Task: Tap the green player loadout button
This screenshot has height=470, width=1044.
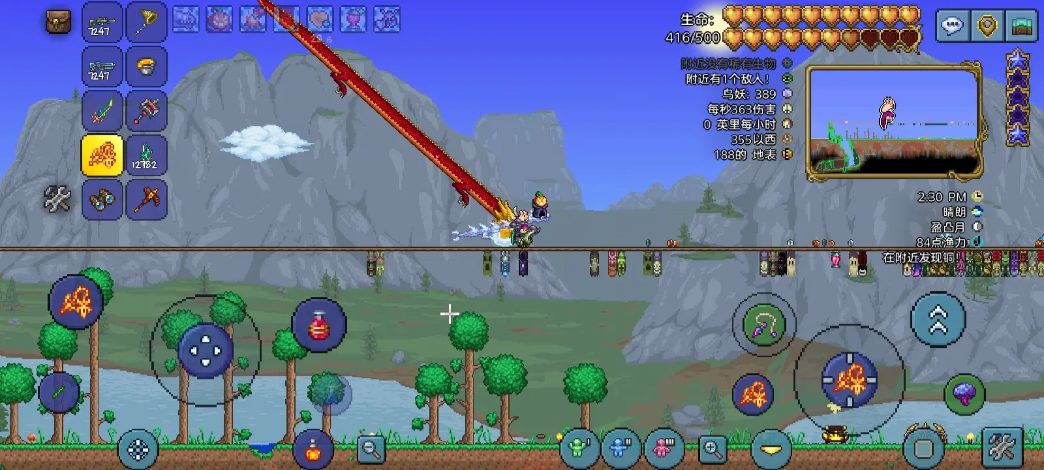Action: click(579, 447)
